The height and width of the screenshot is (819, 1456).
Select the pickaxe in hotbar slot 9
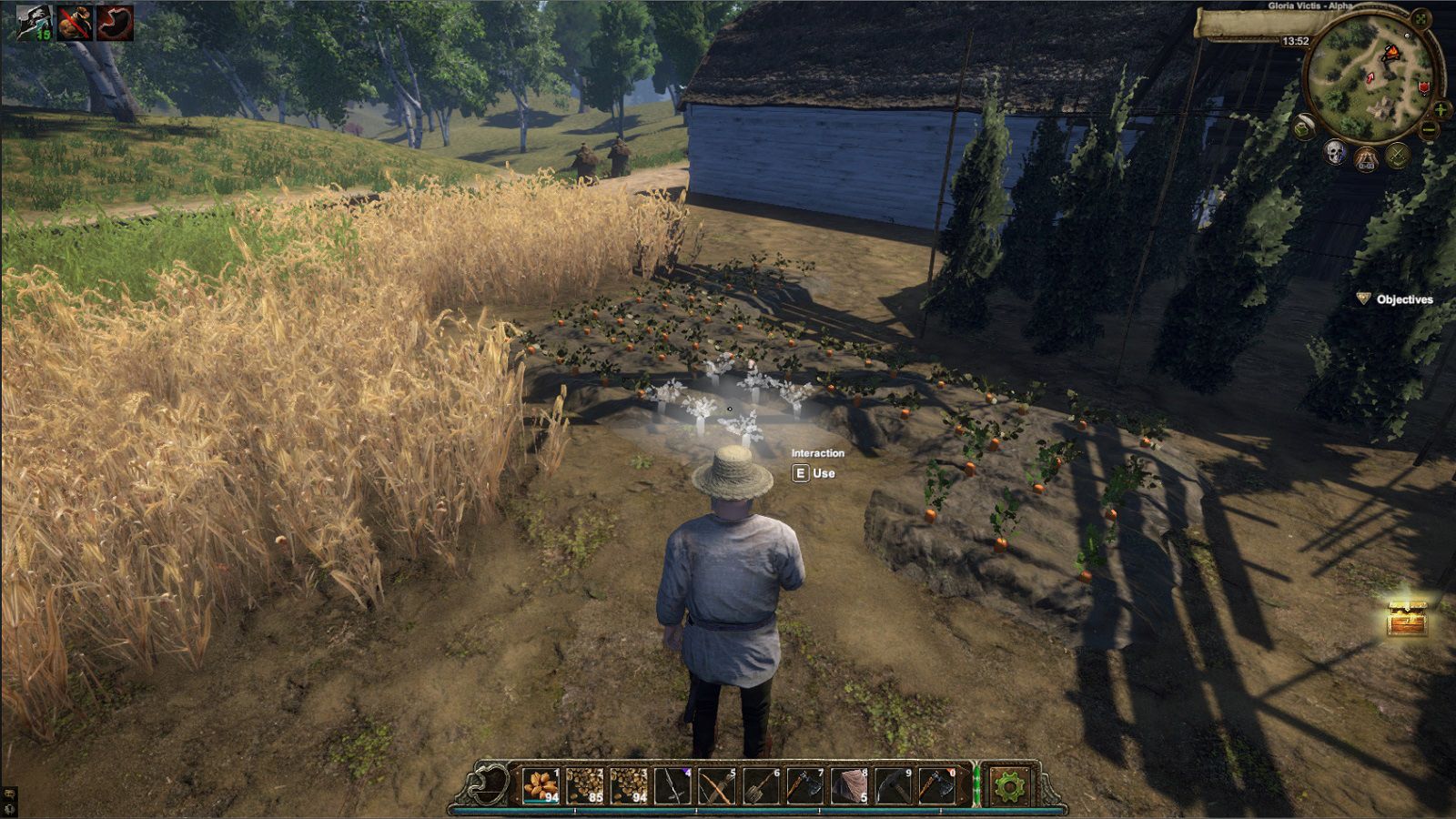[891, 786]
